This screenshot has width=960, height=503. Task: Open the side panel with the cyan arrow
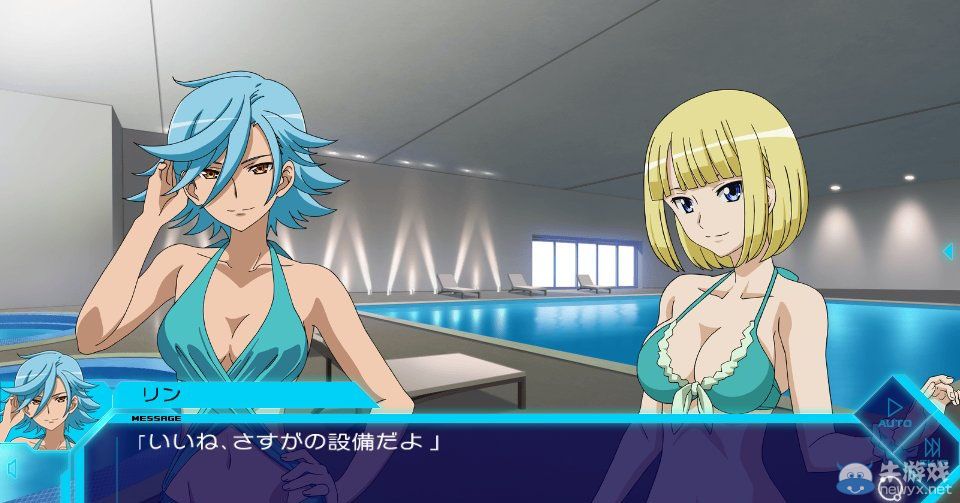click(x=947, y=250)
